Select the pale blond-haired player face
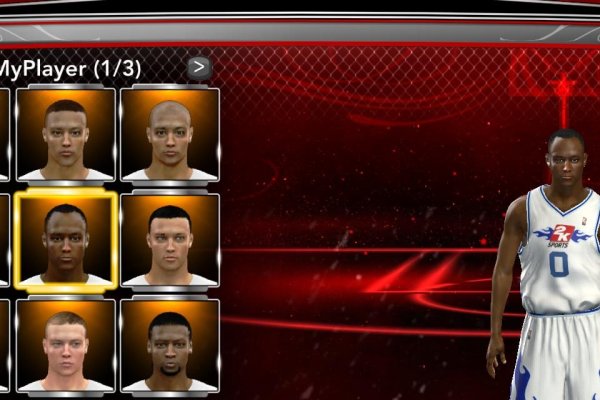600x400 pixels. (x=65, y=346)
